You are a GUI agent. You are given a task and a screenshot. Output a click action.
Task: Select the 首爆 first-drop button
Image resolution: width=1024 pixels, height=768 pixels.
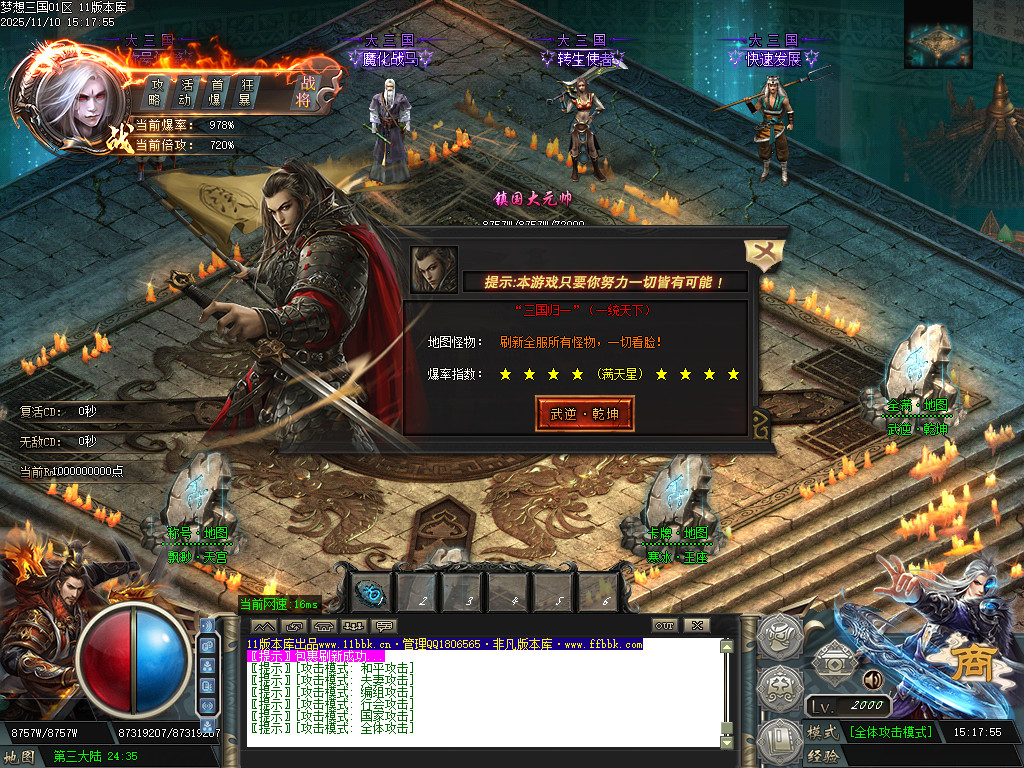(216, 92)
